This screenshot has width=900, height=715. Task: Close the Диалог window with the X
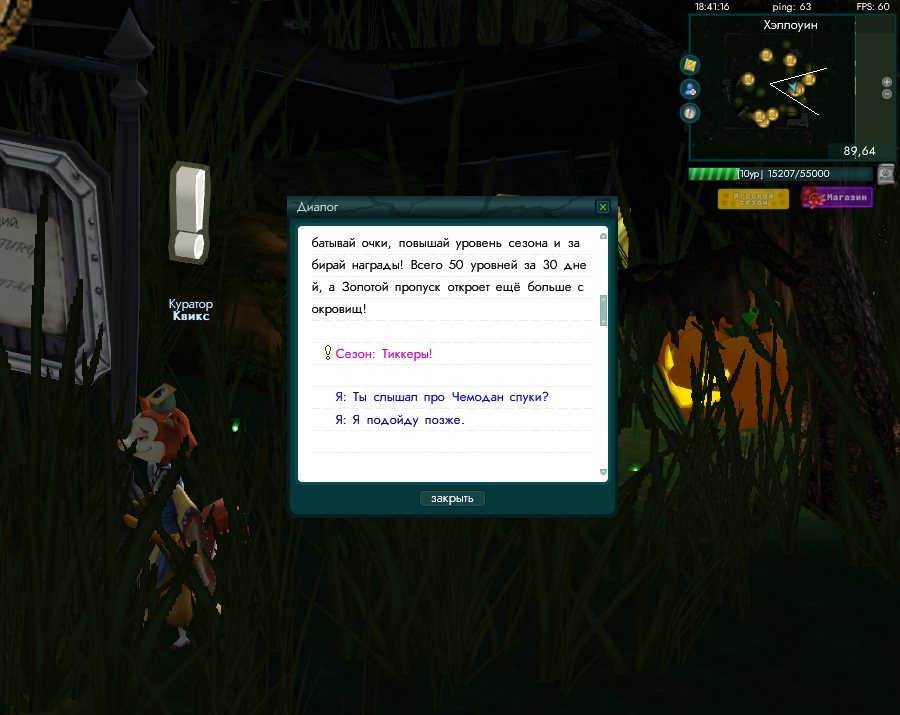[602, 207]
